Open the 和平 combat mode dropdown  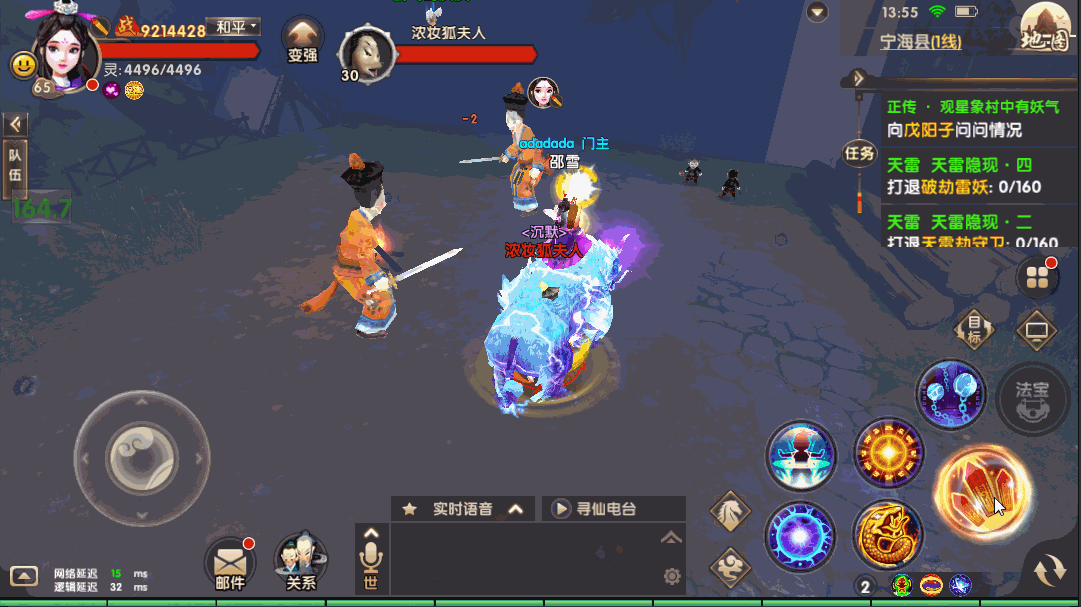232,26
